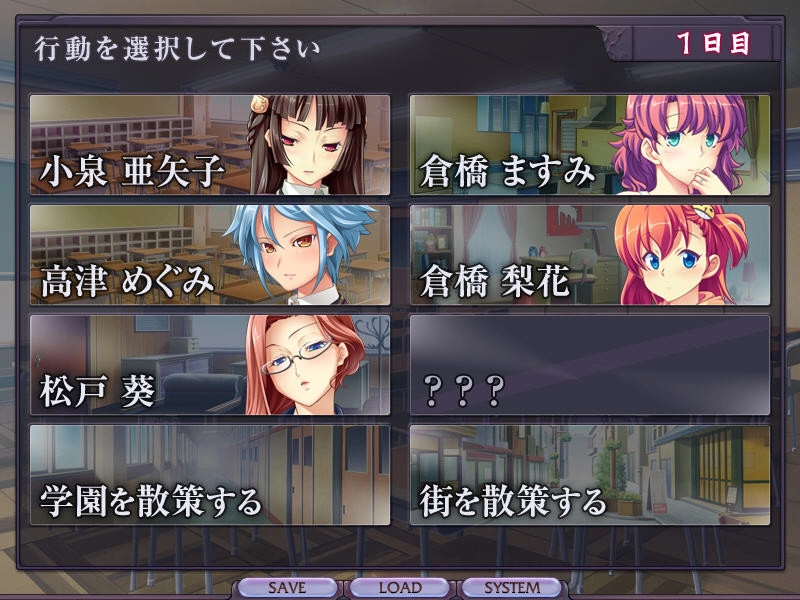Choose 倉橋 ますみ from the list
The height and width of the screenshot is (600, 800).
590,145
